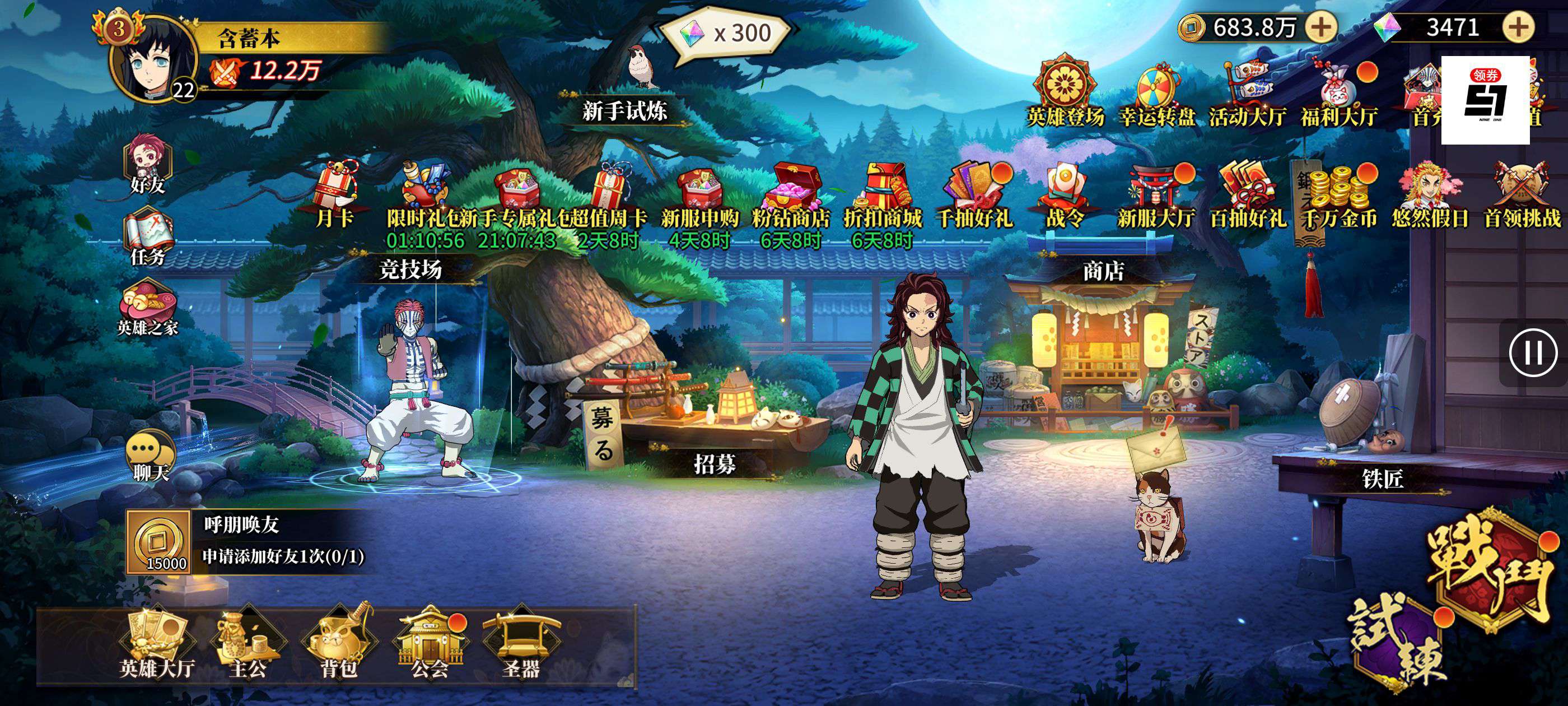Open the 主公 lord menu

pos(248,645)
